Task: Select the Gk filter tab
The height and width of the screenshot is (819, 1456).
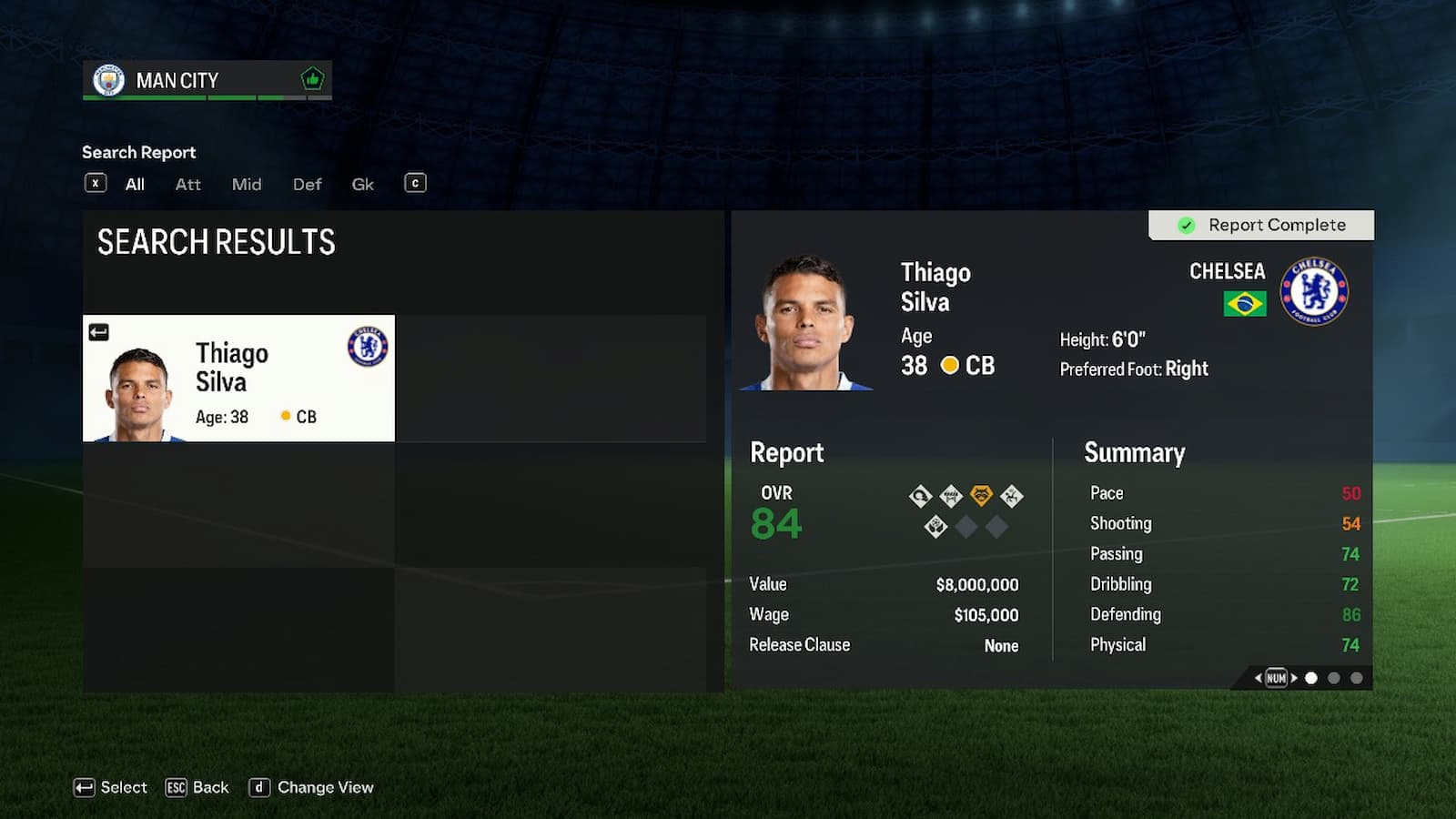Action: point(361,184)
